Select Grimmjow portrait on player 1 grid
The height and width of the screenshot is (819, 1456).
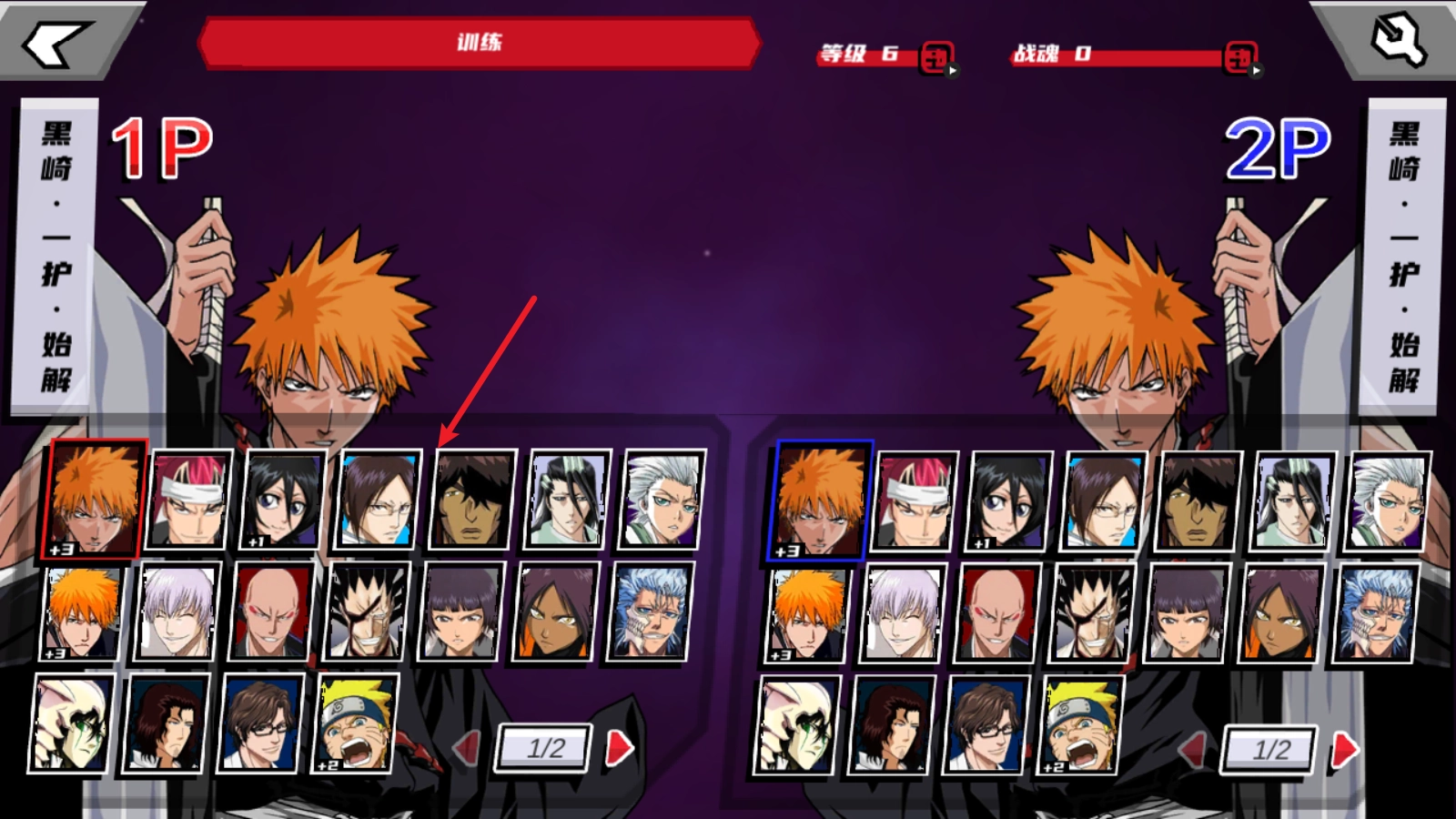pyautogui.click(x=652, y=612)
